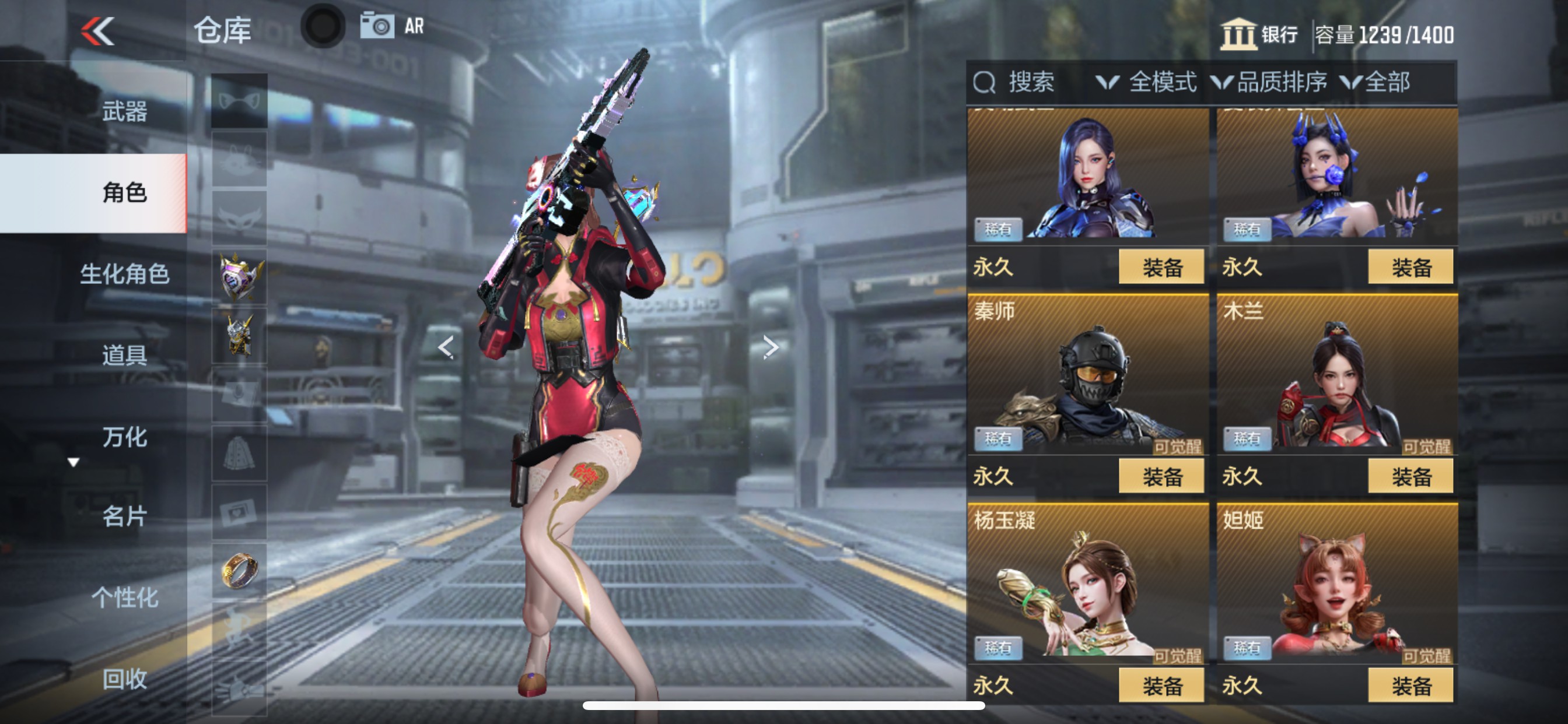
Task: Switch to the 生化角色 category
Action: coord(125,274)
